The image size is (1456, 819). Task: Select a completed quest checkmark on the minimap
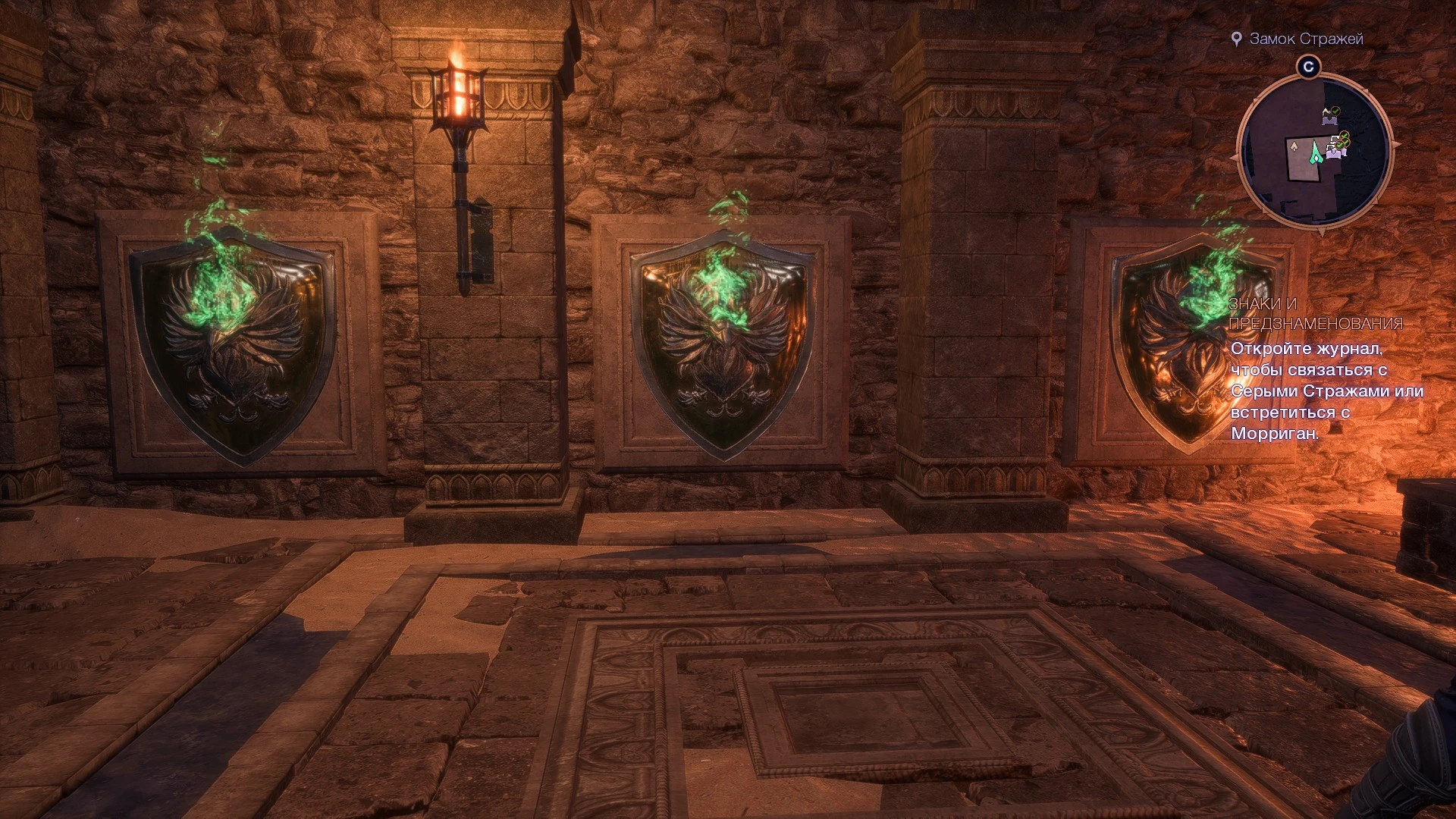(1335, 111)
